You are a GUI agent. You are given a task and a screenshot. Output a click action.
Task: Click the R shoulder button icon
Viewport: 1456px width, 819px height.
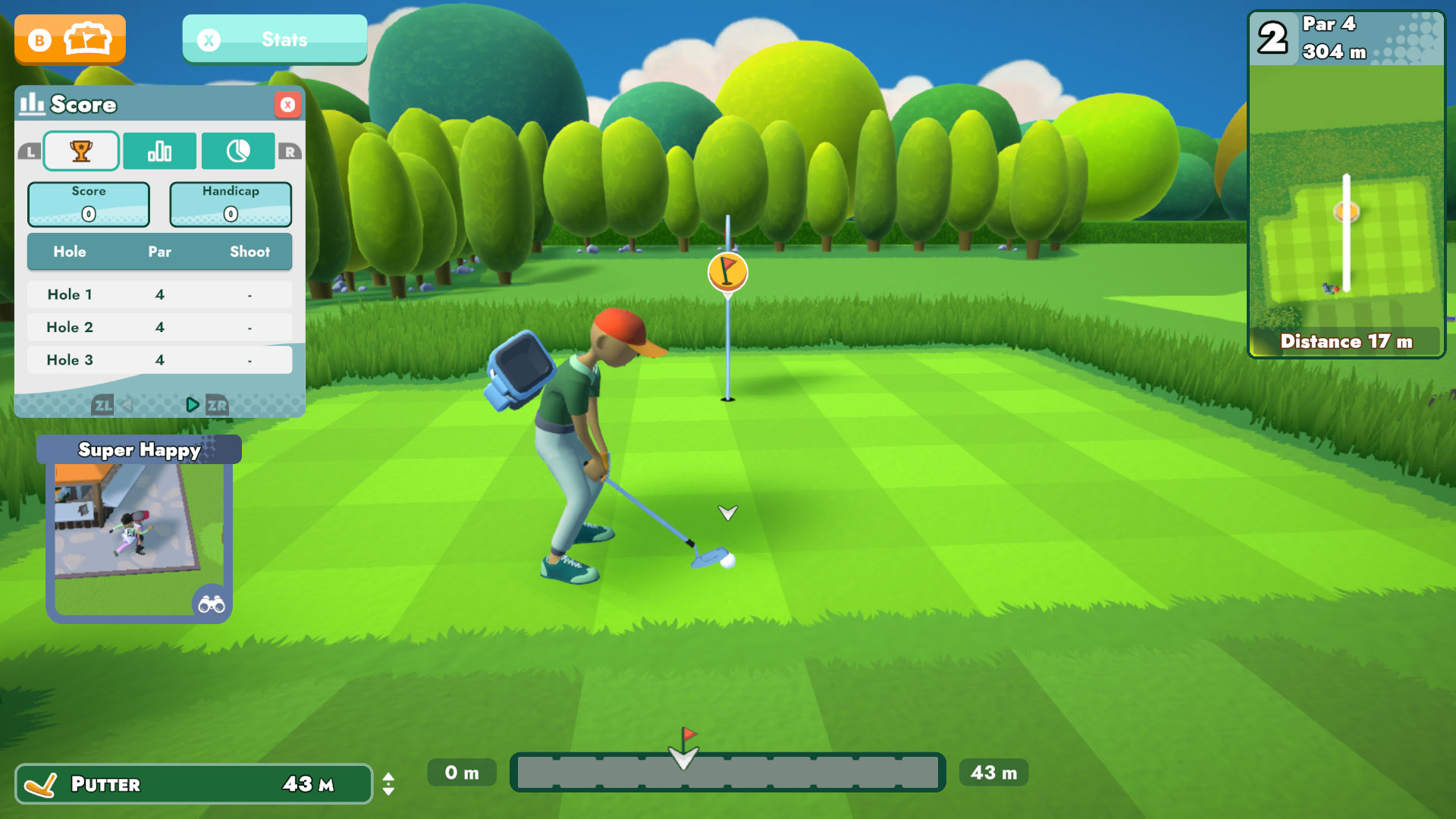tap(292, 151)
